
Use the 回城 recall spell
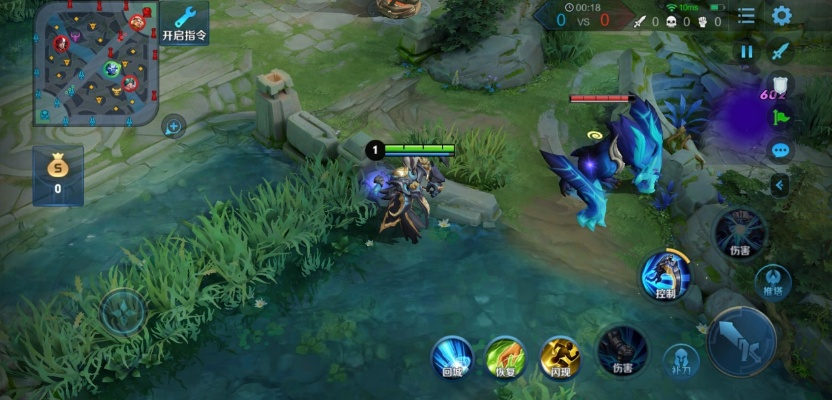pyautogui.click(x=452, y=357)
